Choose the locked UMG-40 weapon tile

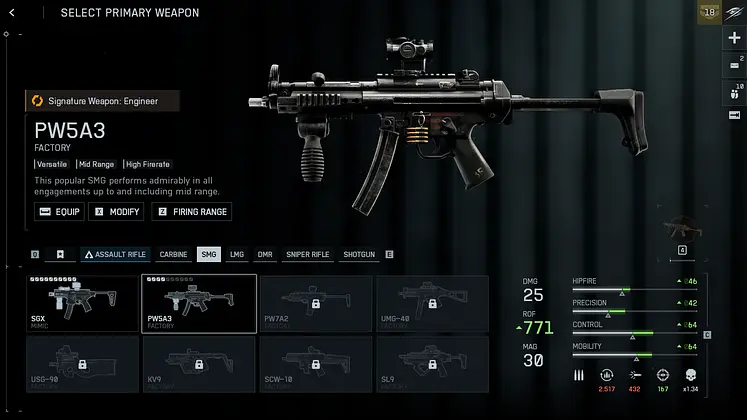tap(432, 304)
